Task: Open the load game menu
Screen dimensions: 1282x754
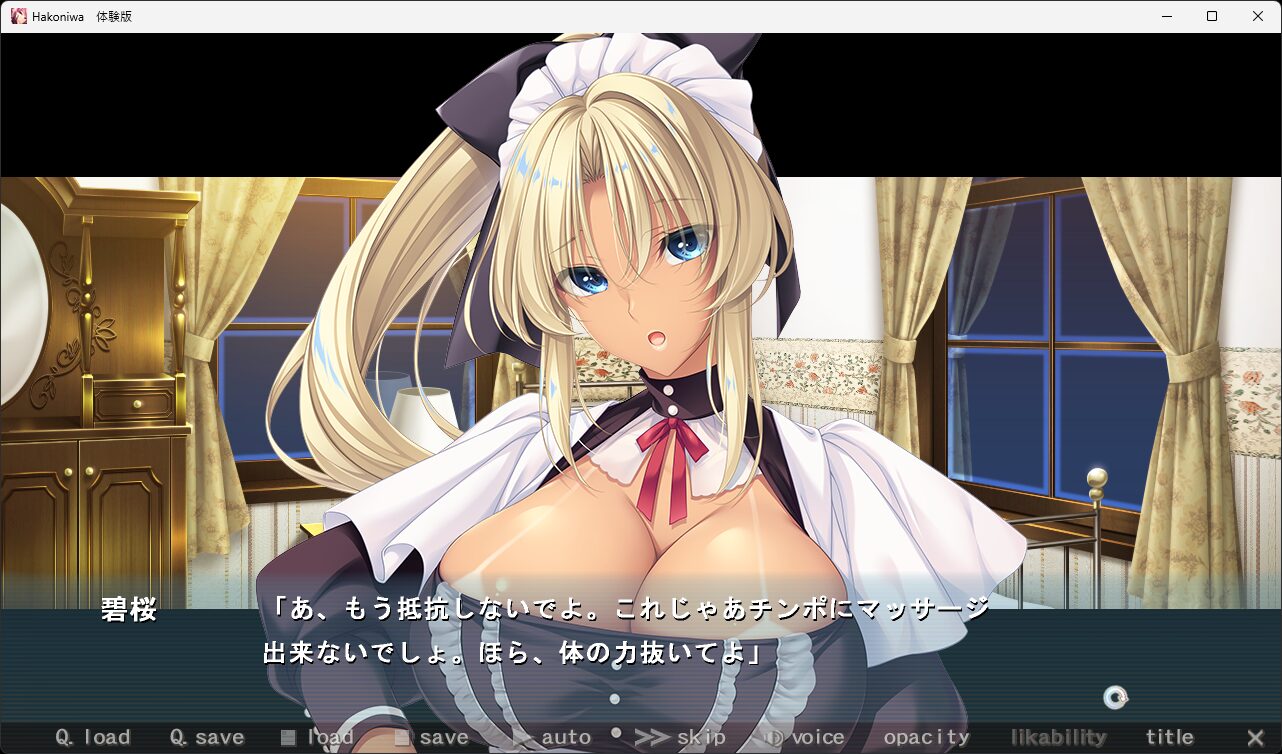Action: point(318,738)
